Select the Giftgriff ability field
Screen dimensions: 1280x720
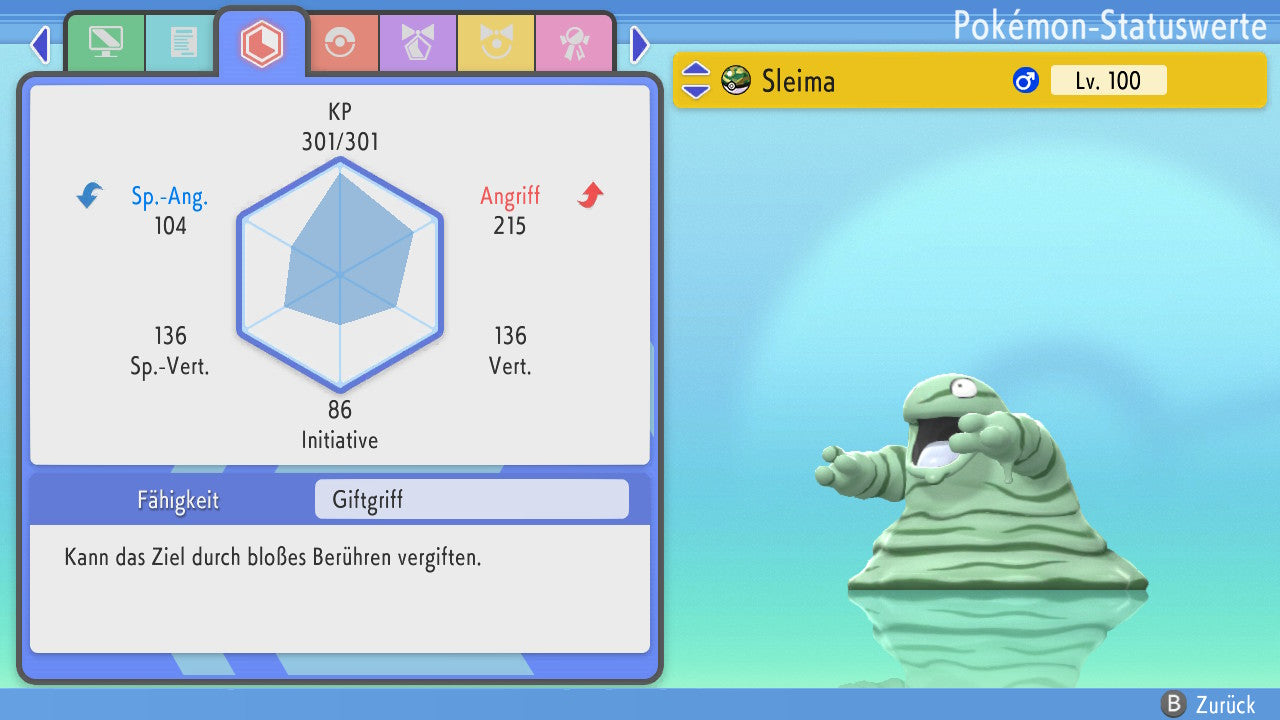[471, 500]
